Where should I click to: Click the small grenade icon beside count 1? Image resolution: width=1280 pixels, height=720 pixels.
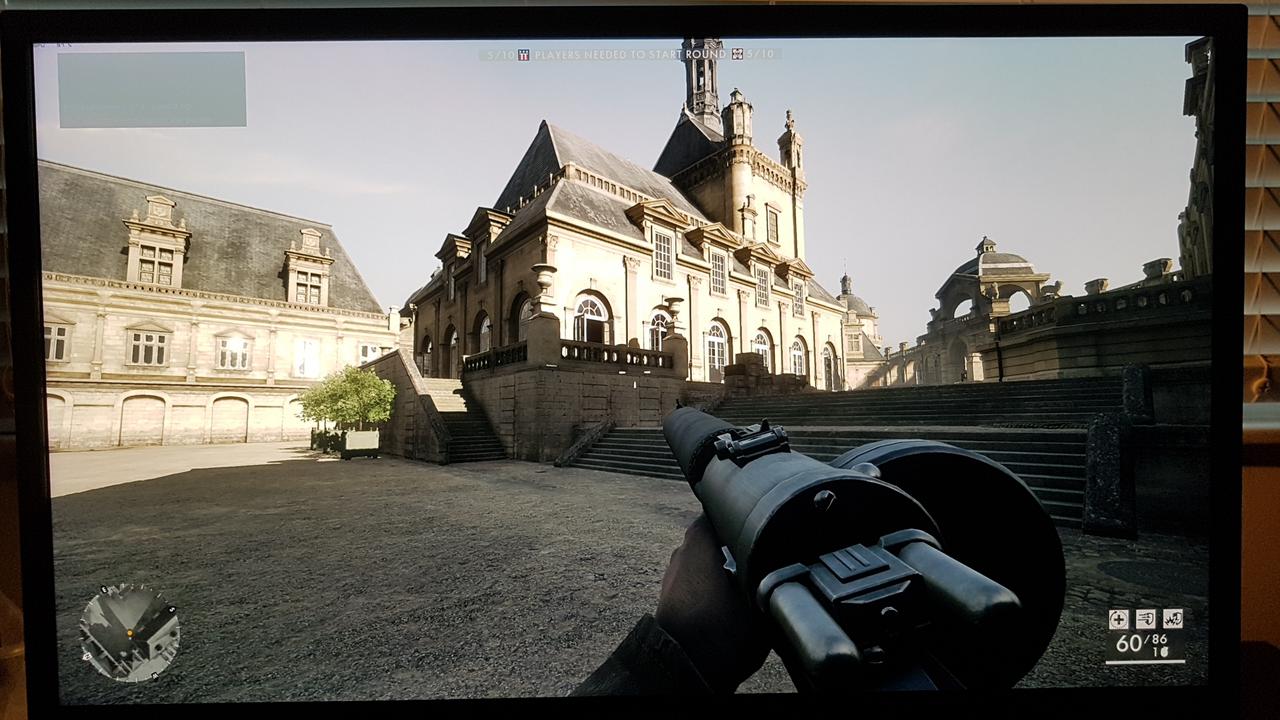[x=1166, y=652]
